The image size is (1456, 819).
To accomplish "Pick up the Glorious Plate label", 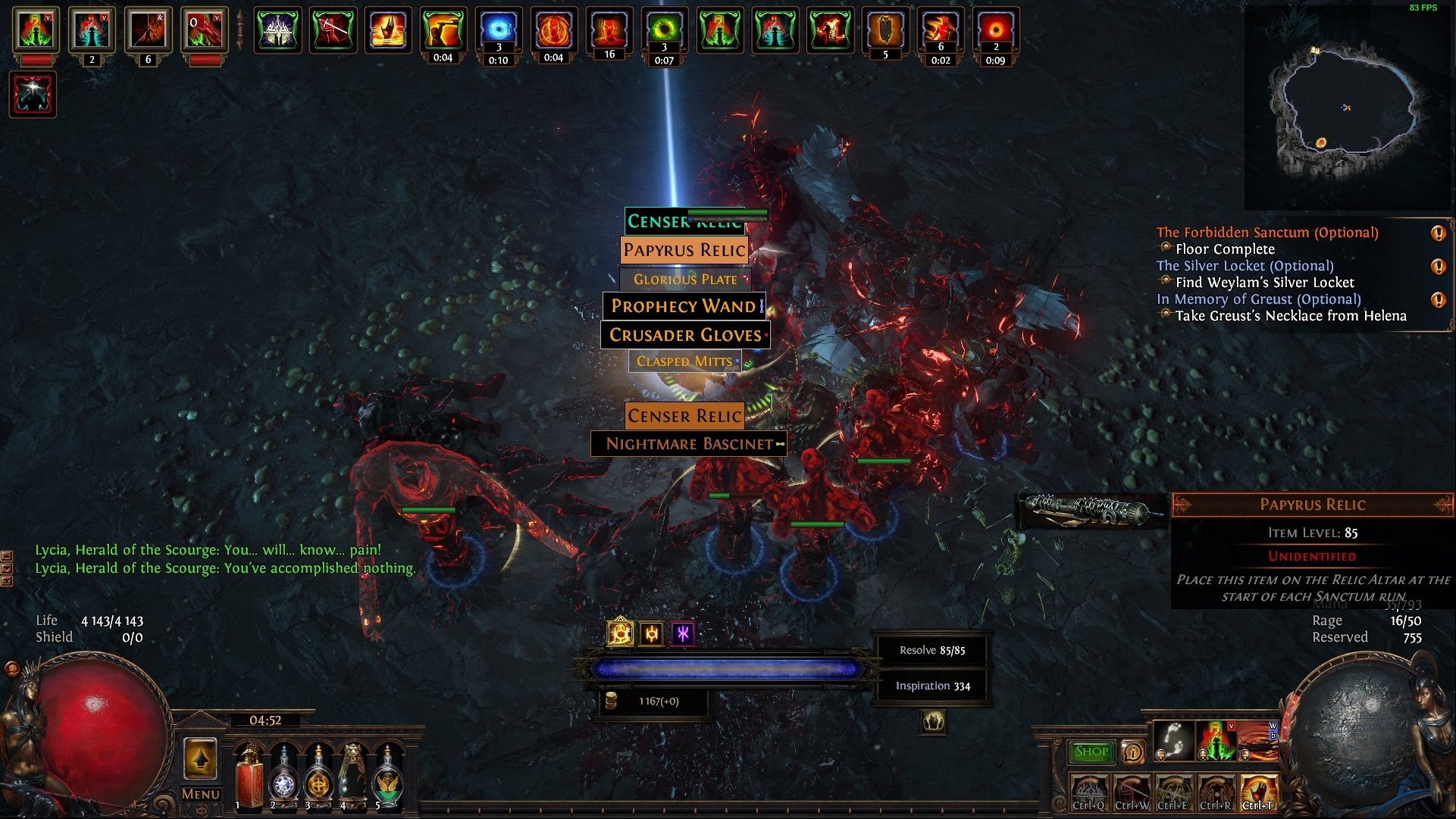I will (x=685, y=280).
